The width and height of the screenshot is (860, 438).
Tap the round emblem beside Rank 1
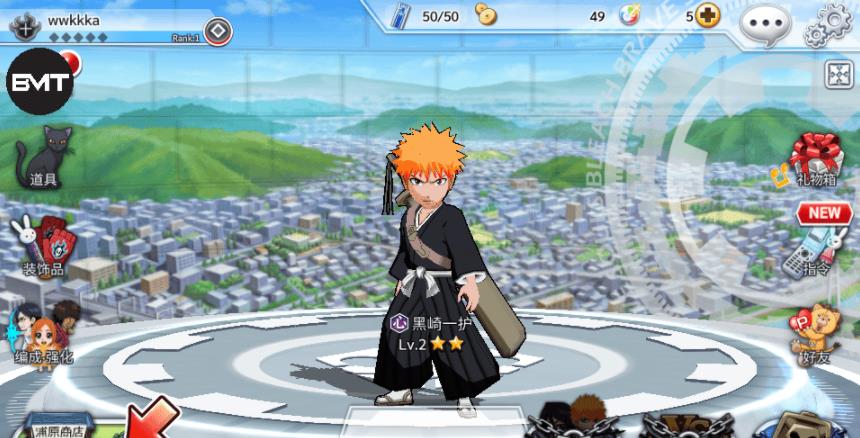tap(218, 32)
